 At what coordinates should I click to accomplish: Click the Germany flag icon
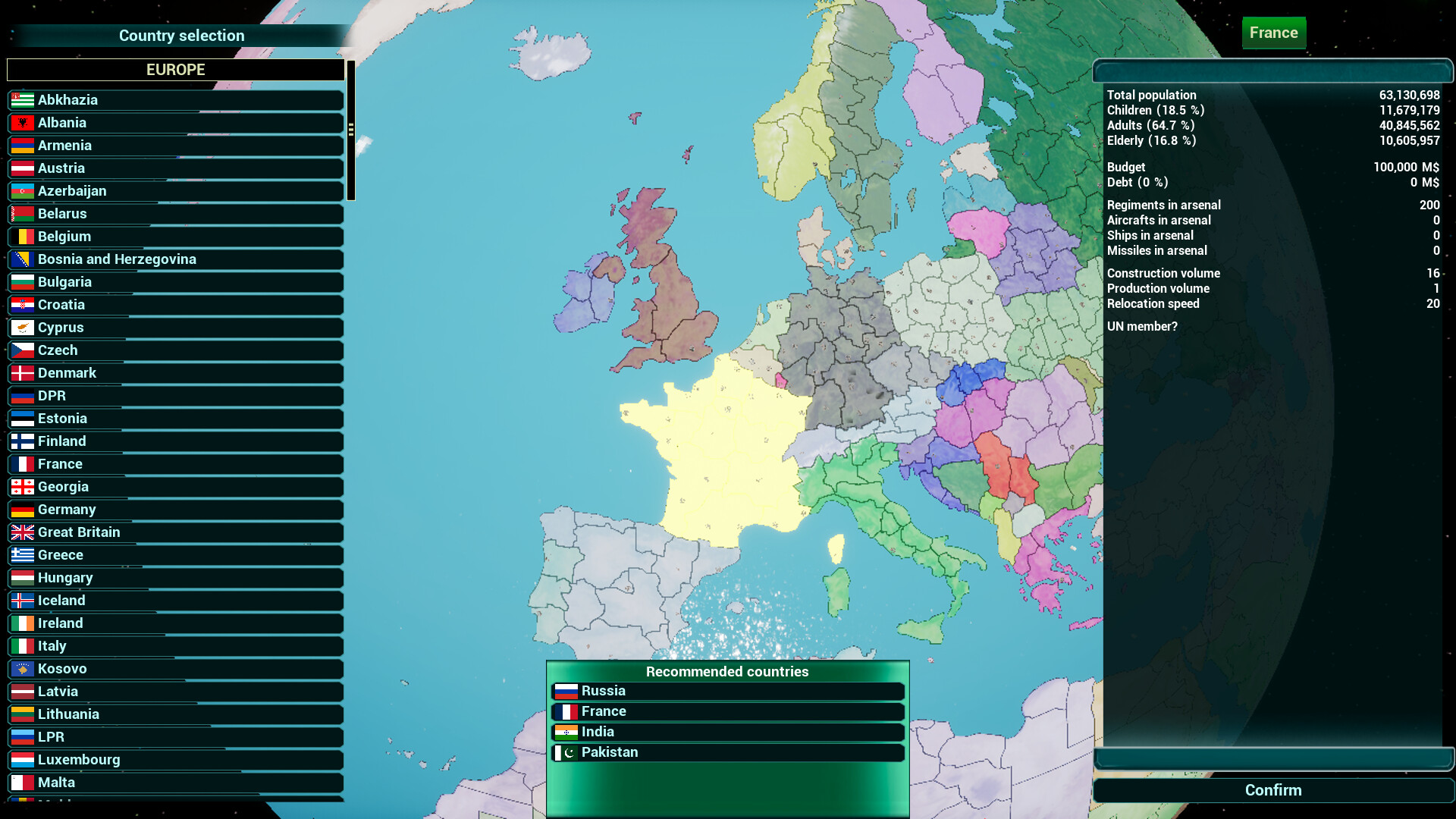click(x=22, y=510)
